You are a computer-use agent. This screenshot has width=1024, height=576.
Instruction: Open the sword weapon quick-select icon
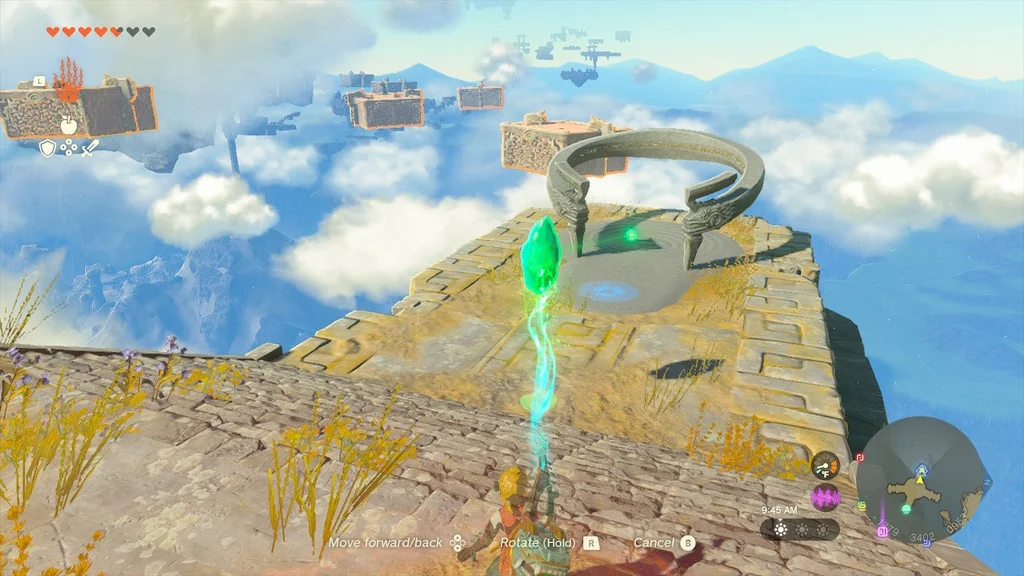tap(90, 148)
